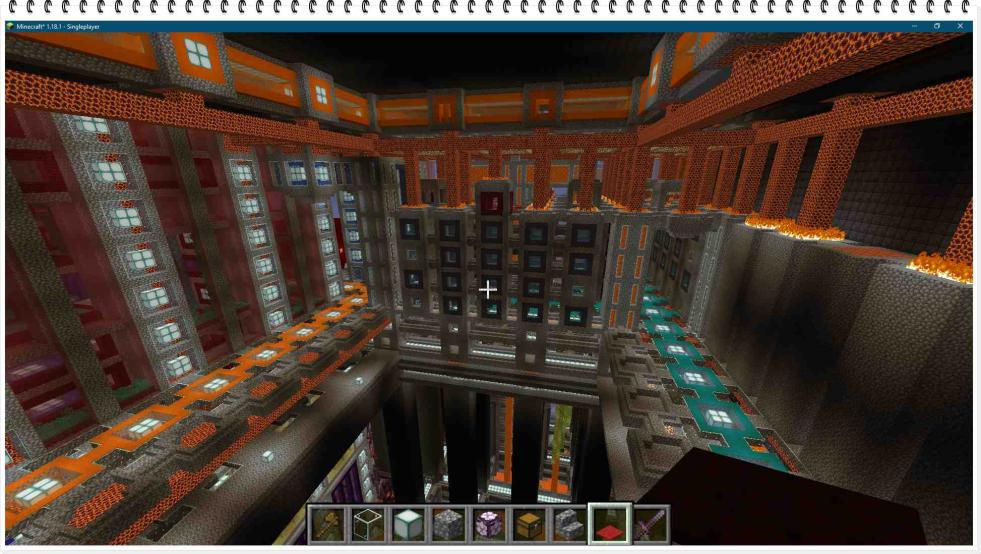Select the chest hotbar slot
This screenshot has width=981, height=554.
click(x=528, y=524)
